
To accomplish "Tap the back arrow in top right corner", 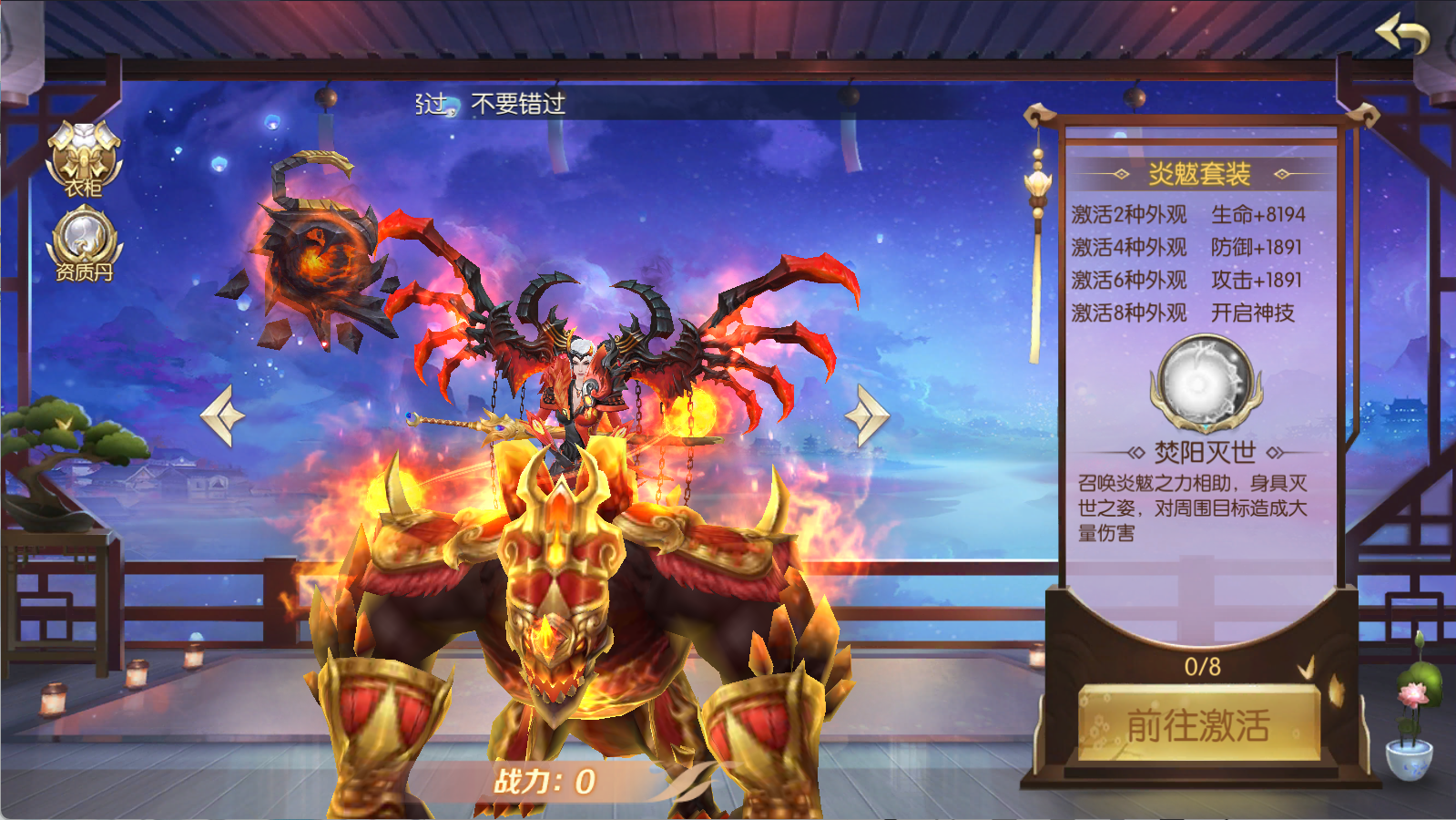I will click(1402, 32).
